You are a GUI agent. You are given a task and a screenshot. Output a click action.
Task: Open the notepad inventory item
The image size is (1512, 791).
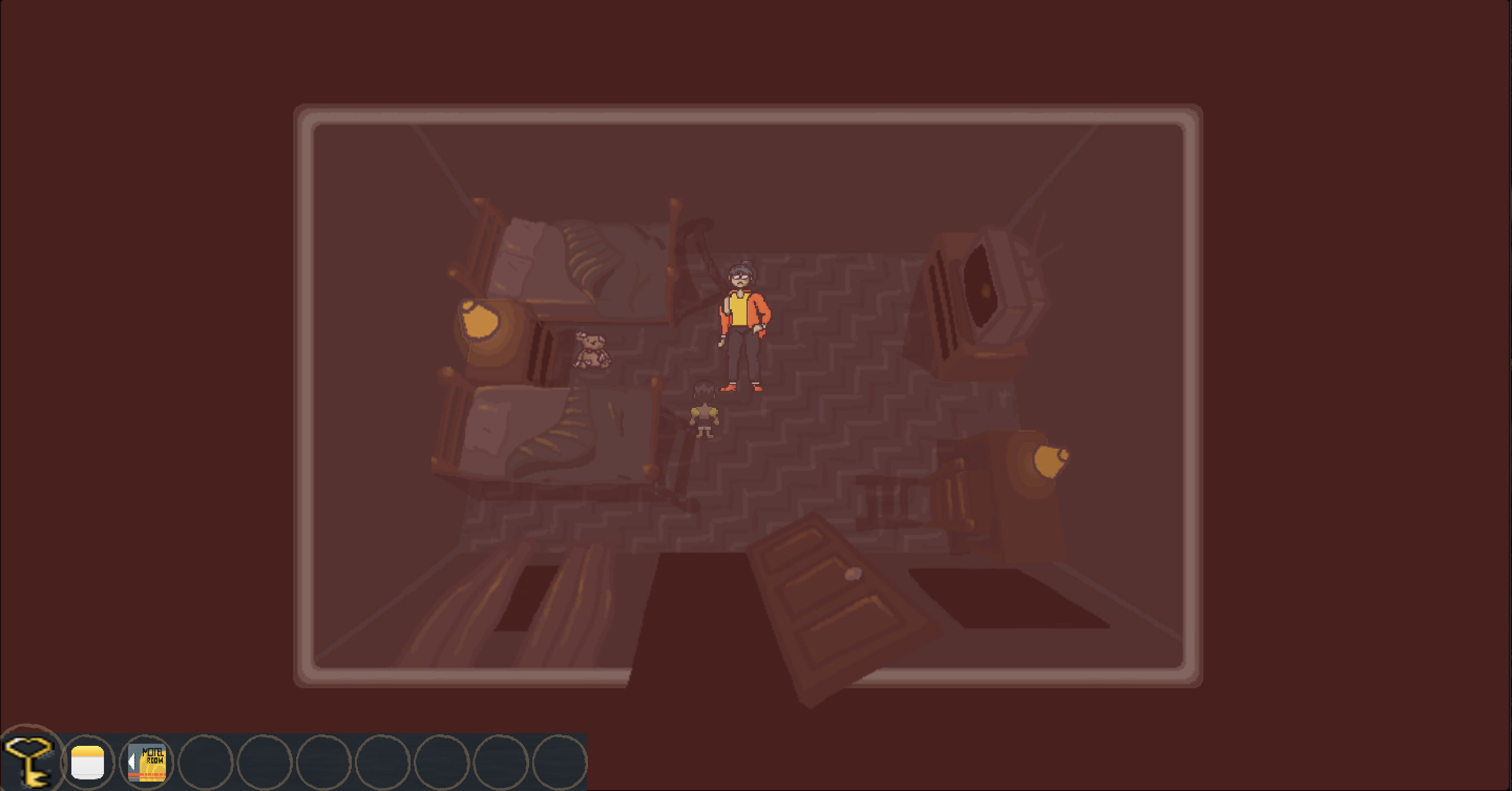click(x=88, y=761)
